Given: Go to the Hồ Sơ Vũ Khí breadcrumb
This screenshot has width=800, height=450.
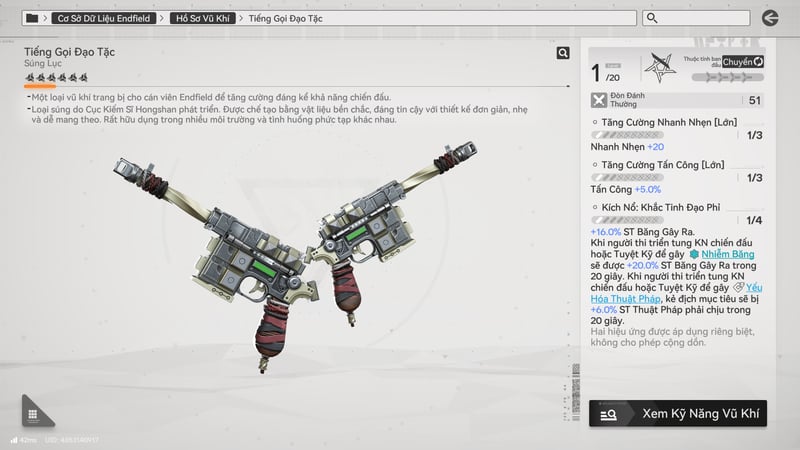Looking at the screenshot, I should point(203,18).
